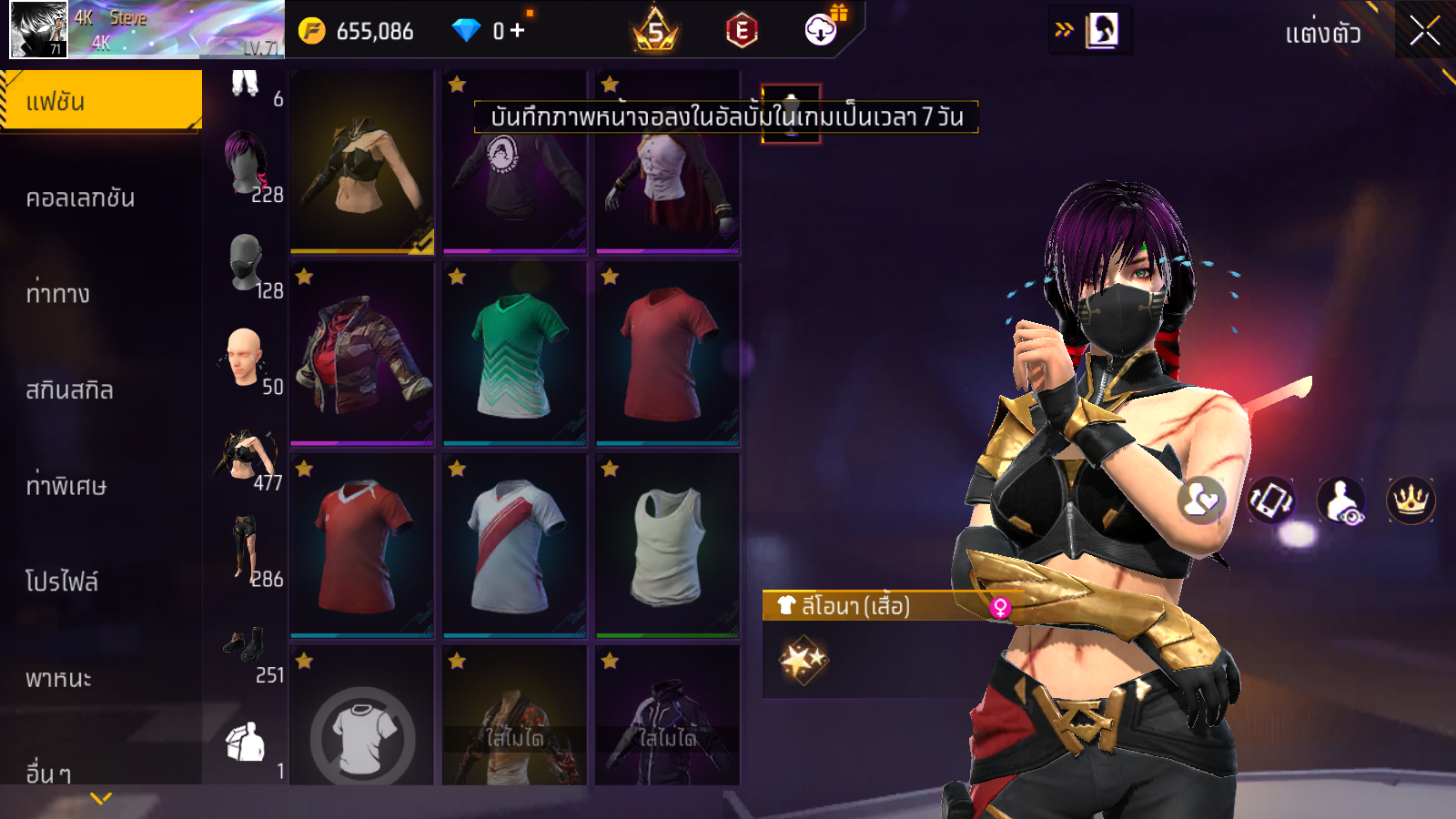Choose the pants category with 286 items
1456x819 pixels.
coord(247,550)
